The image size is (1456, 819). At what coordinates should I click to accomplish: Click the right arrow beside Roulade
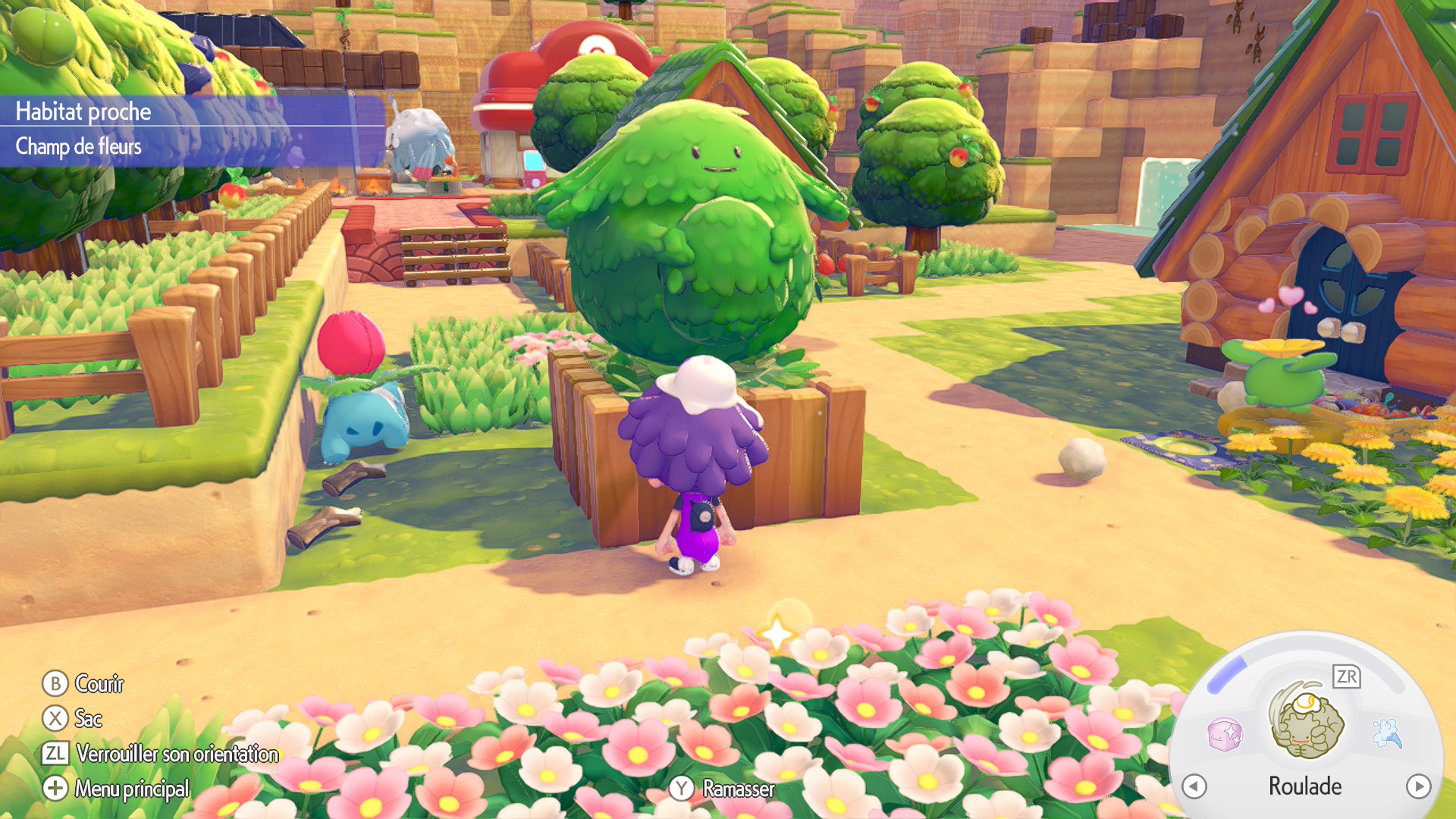pos(1418,786)
